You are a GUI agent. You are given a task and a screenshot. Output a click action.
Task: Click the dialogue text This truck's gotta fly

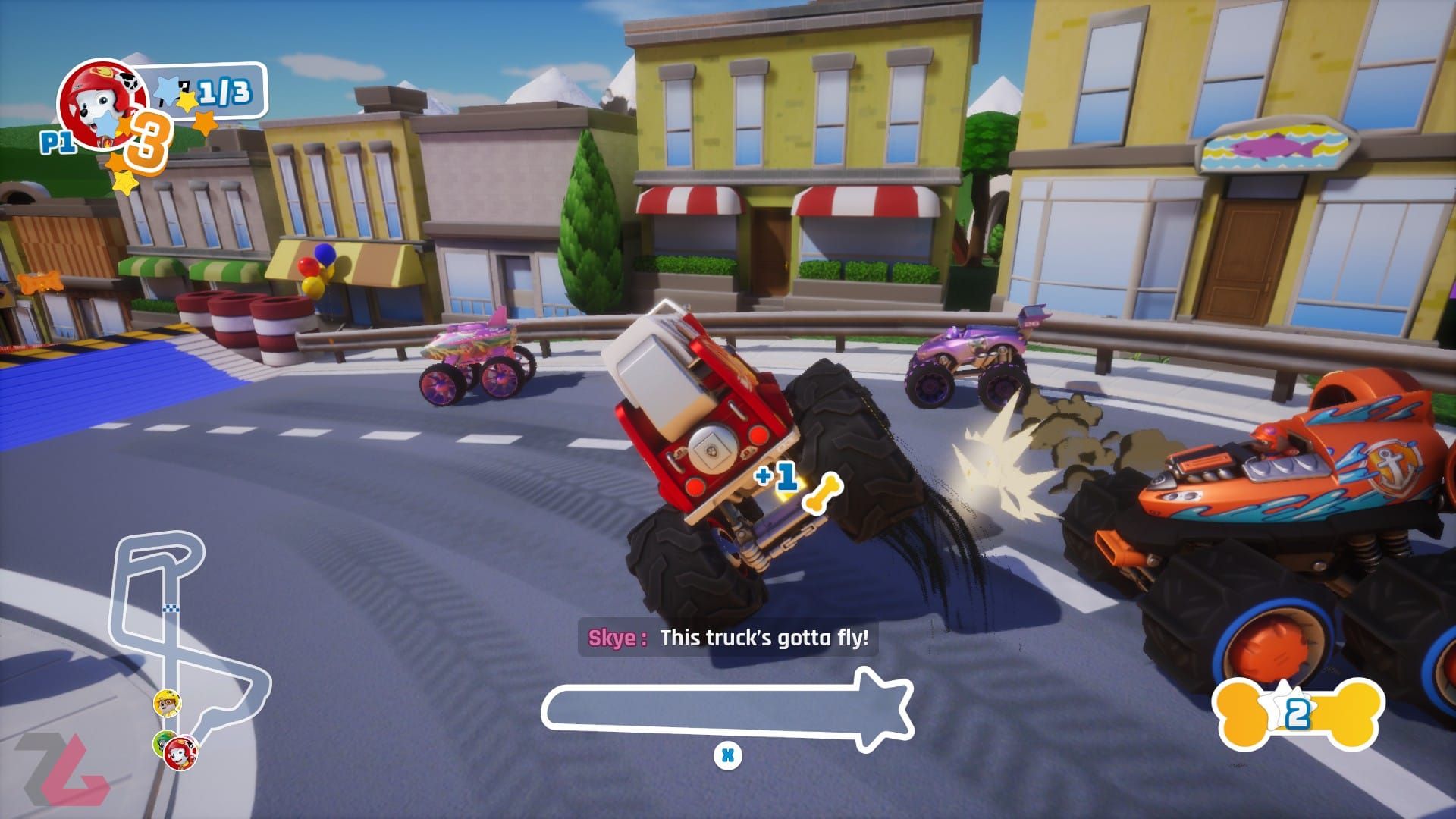(764, 639)
